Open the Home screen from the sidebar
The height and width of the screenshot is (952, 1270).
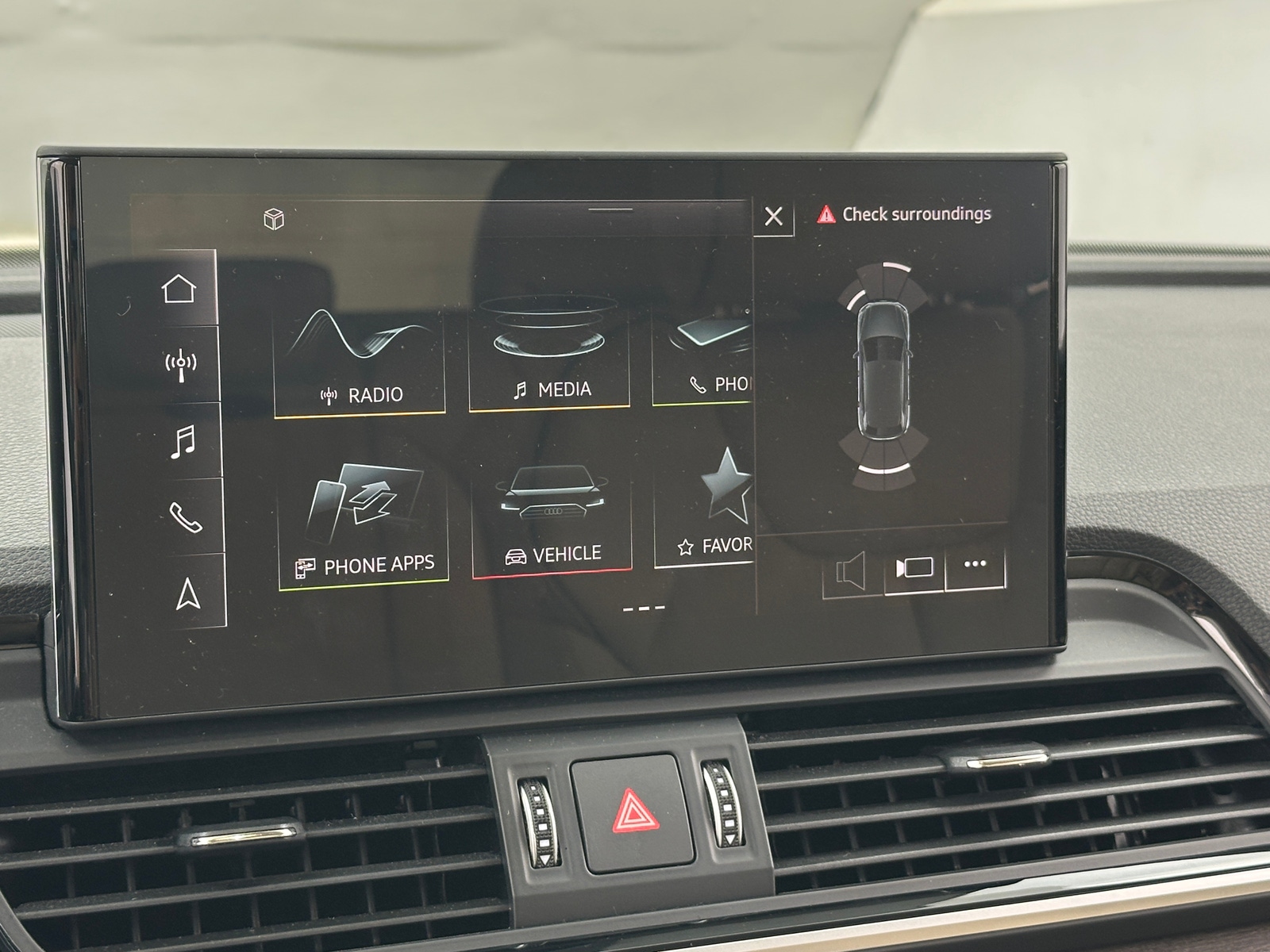pyautogui.click(x=181, y=290)
